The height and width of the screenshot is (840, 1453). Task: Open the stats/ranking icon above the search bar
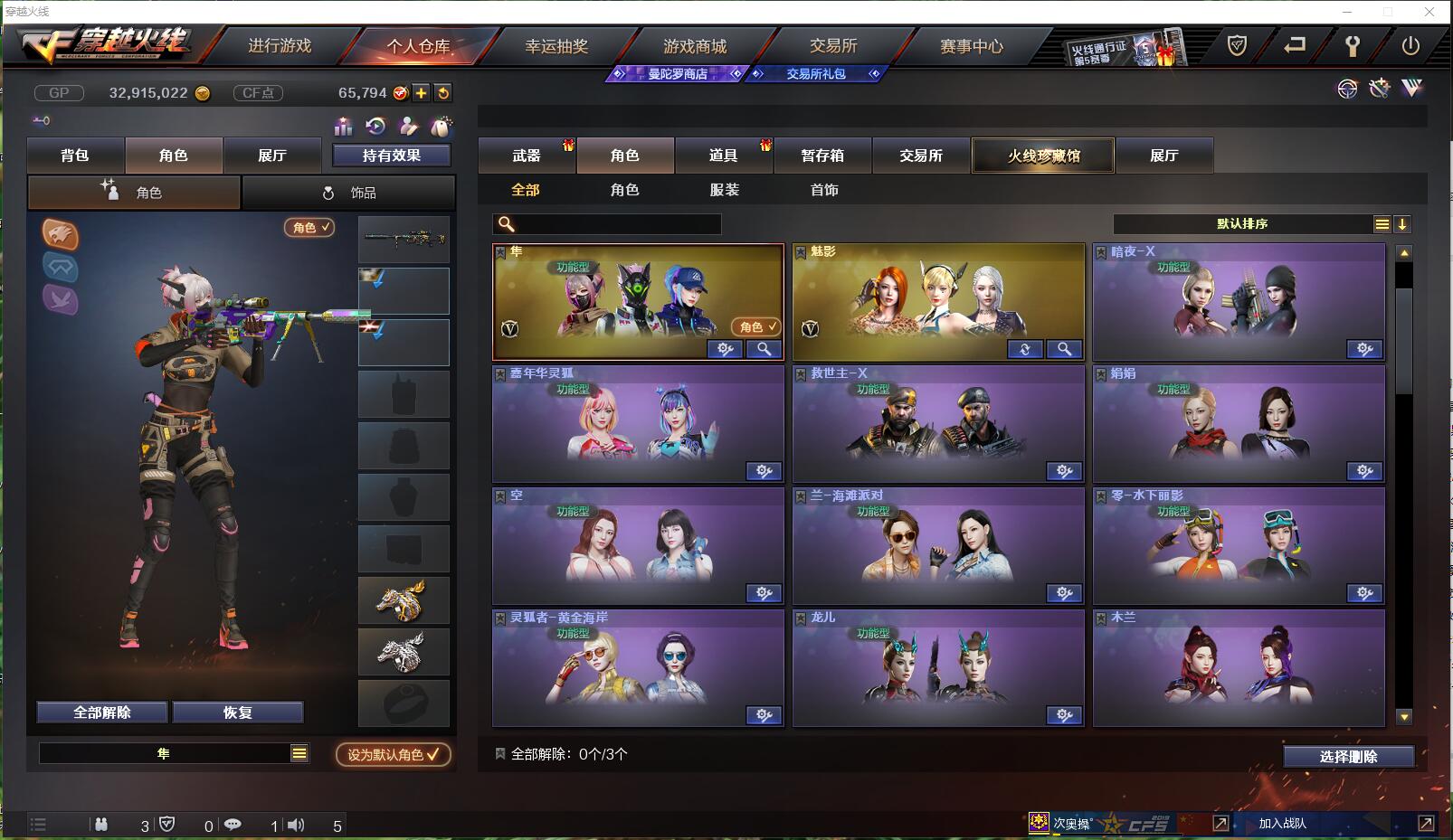[343, 127]
